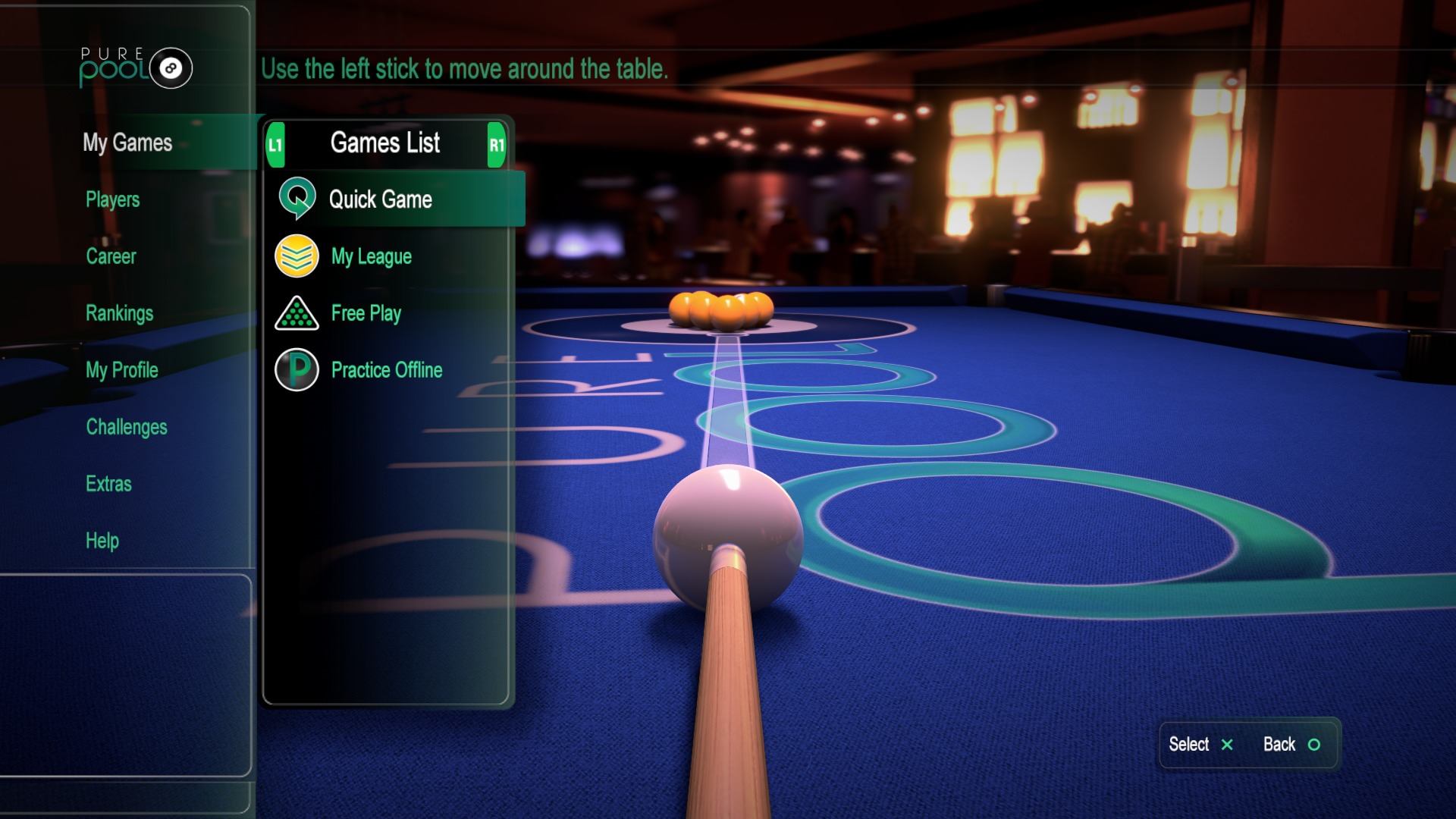Open the Games List header
1456x819 pixels.
coord(387,143)
